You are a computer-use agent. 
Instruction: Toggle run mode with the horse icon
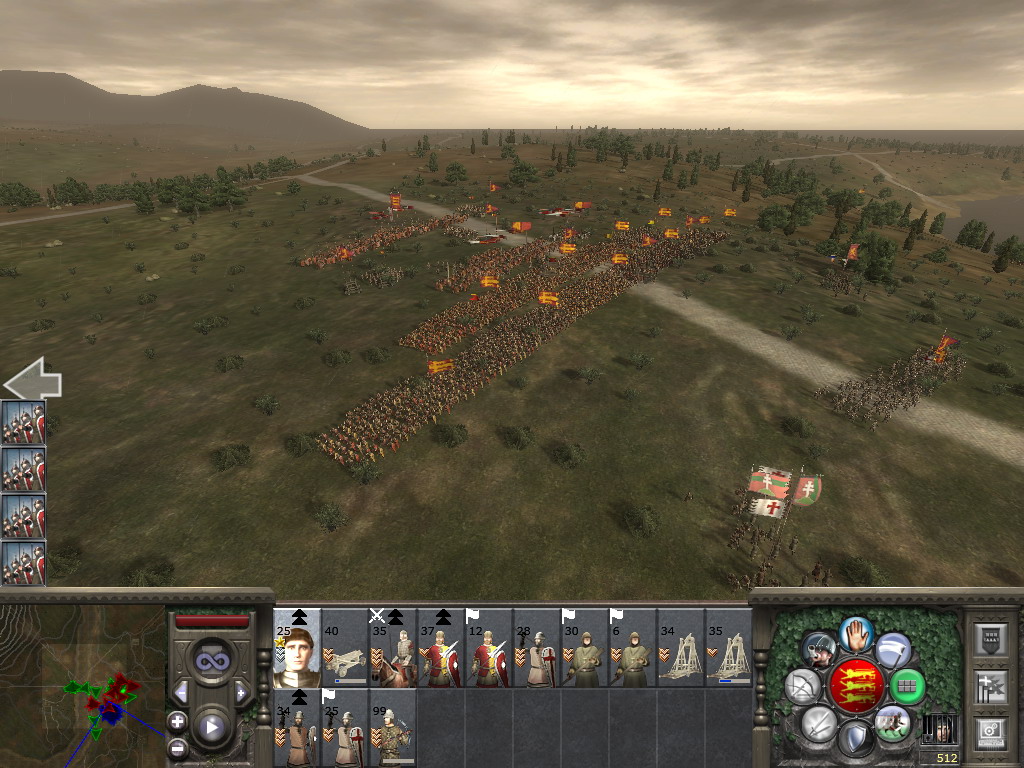coord(891,722)
